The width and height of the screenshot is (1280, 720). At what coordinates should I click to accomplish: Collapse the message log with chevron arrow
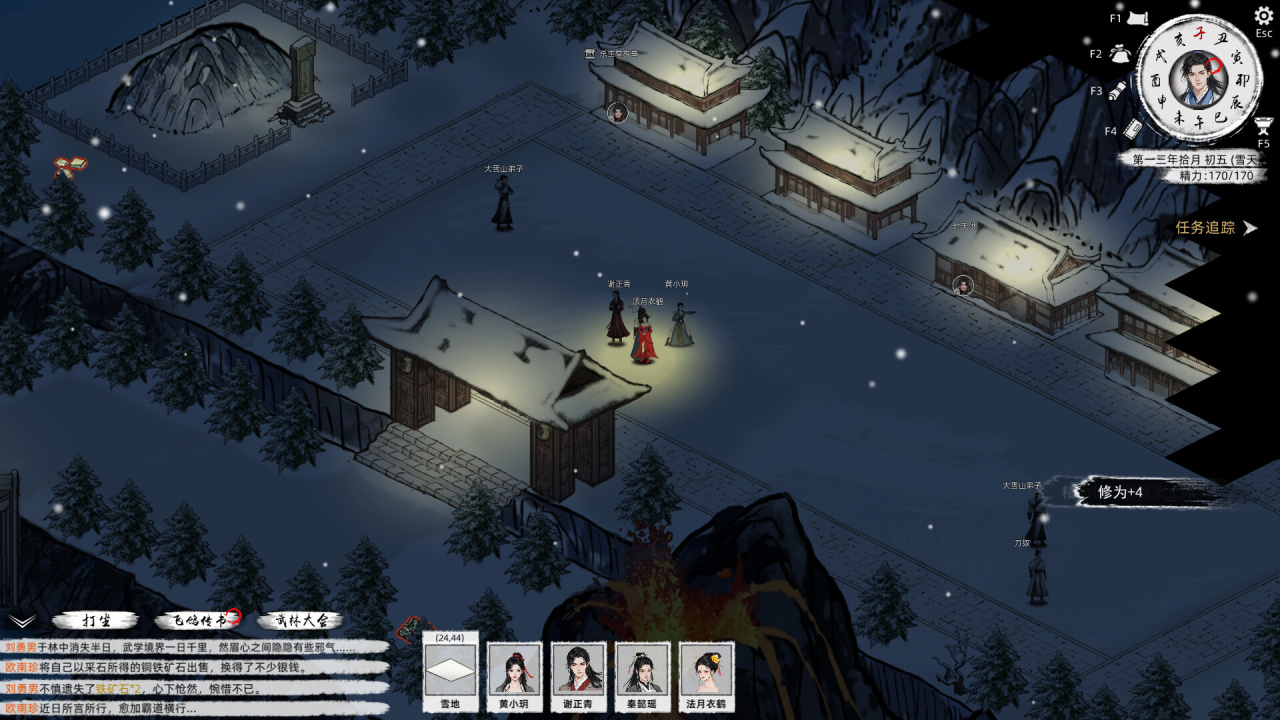22,621
